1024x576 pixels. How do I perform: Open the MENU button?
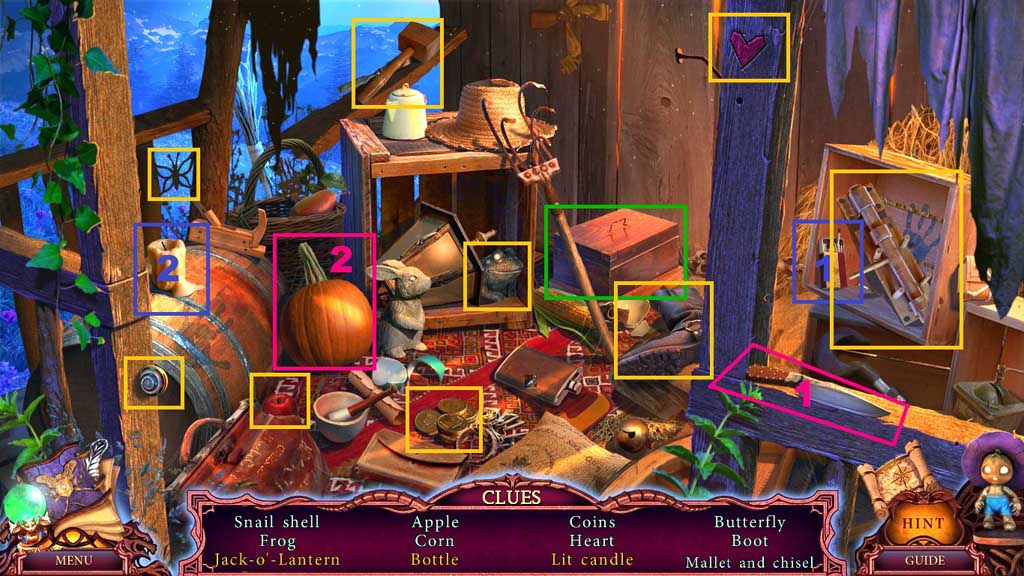pos(73,560)
